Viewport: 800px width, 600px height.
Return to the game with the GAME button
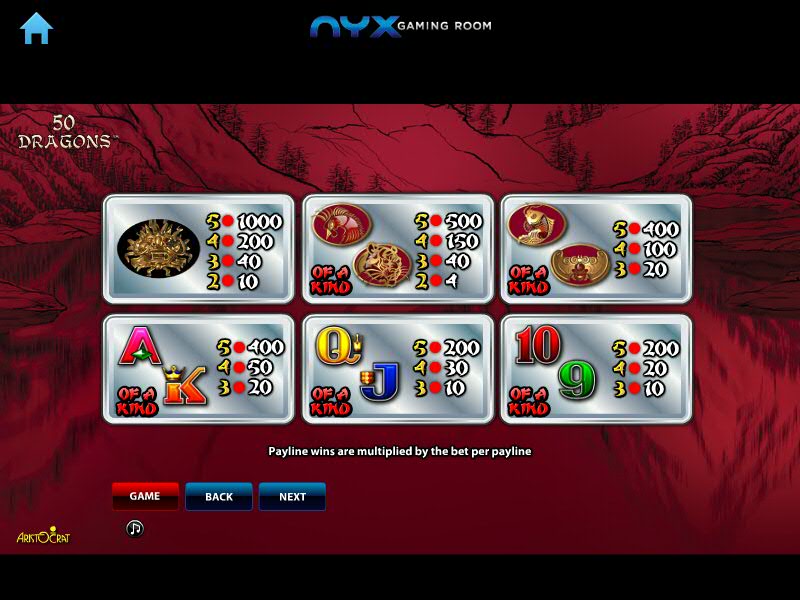tap(145, 496)
